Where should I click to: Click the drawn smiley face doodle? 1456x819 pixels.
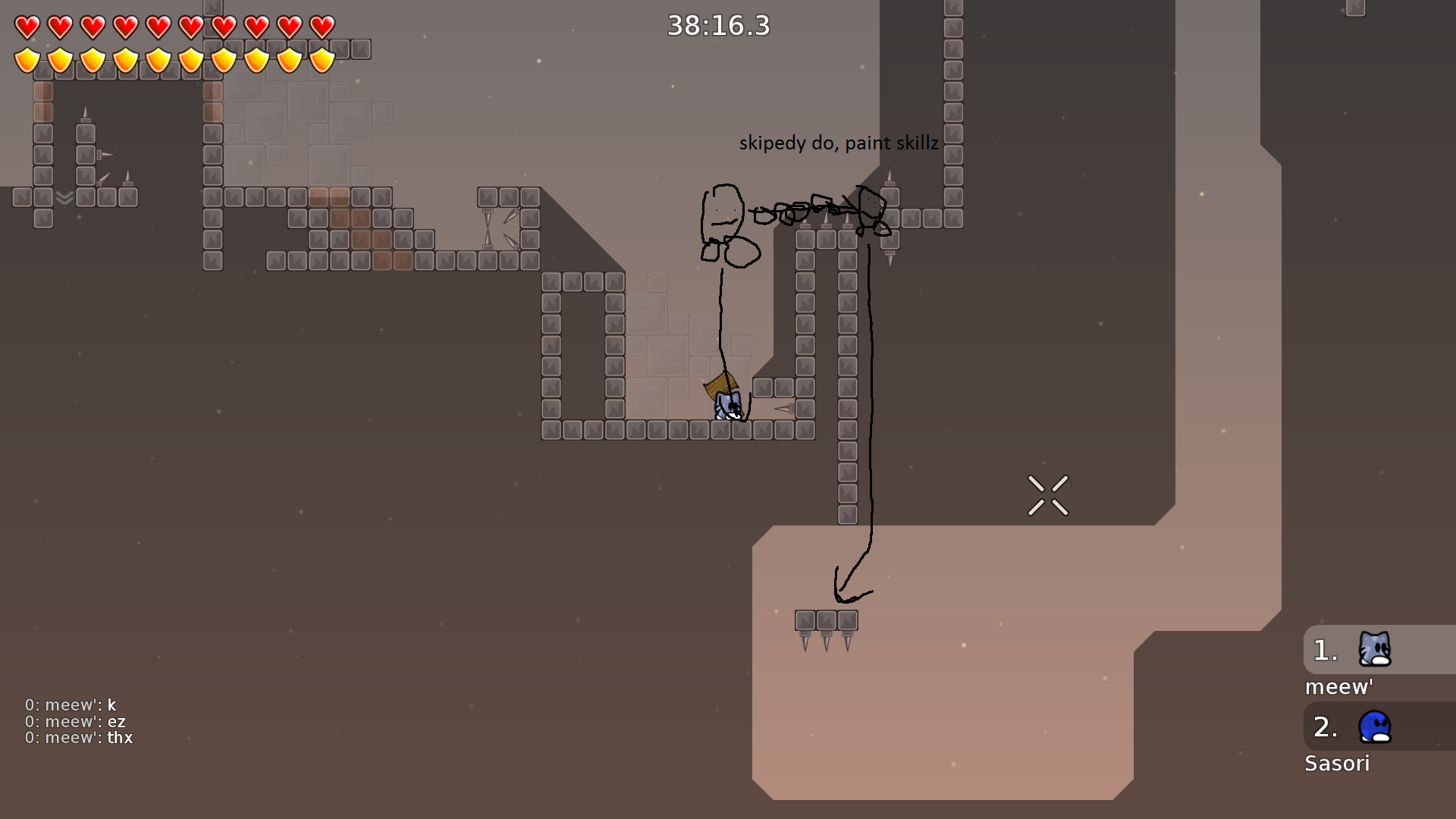click(724, 216)
